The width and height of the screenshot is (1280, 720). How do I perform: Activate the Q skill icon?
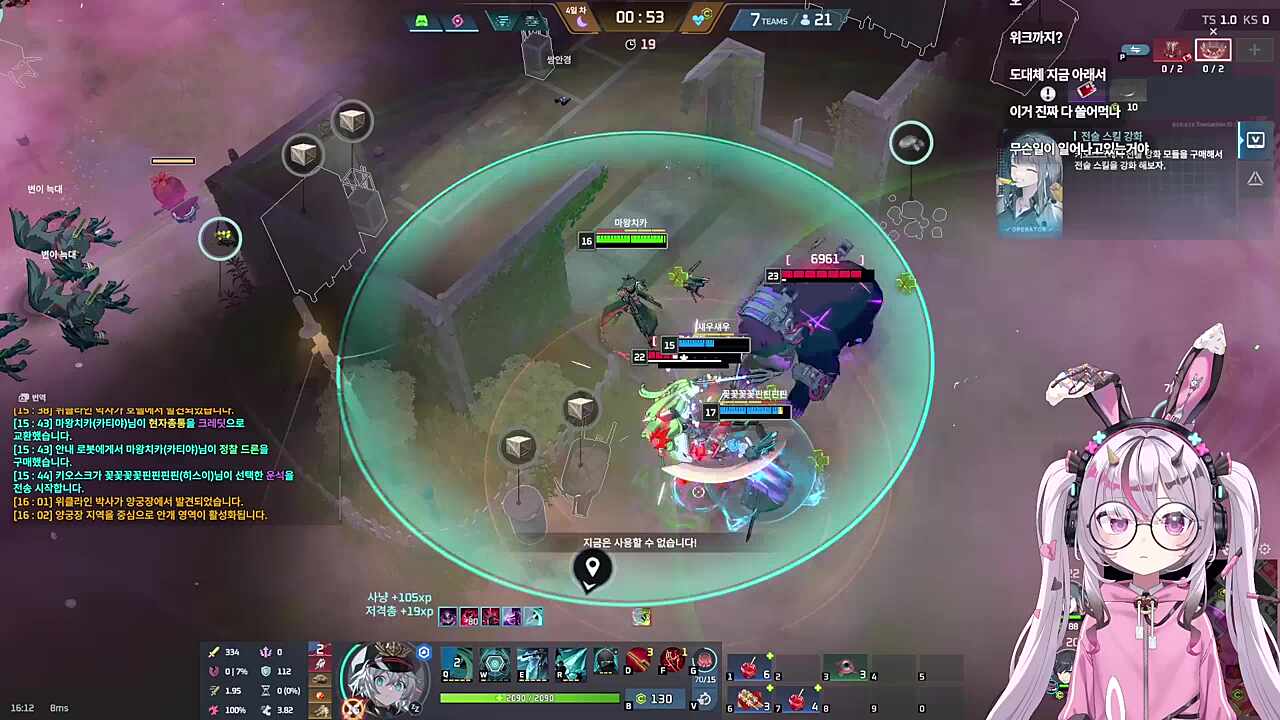(x=457, y=663)
